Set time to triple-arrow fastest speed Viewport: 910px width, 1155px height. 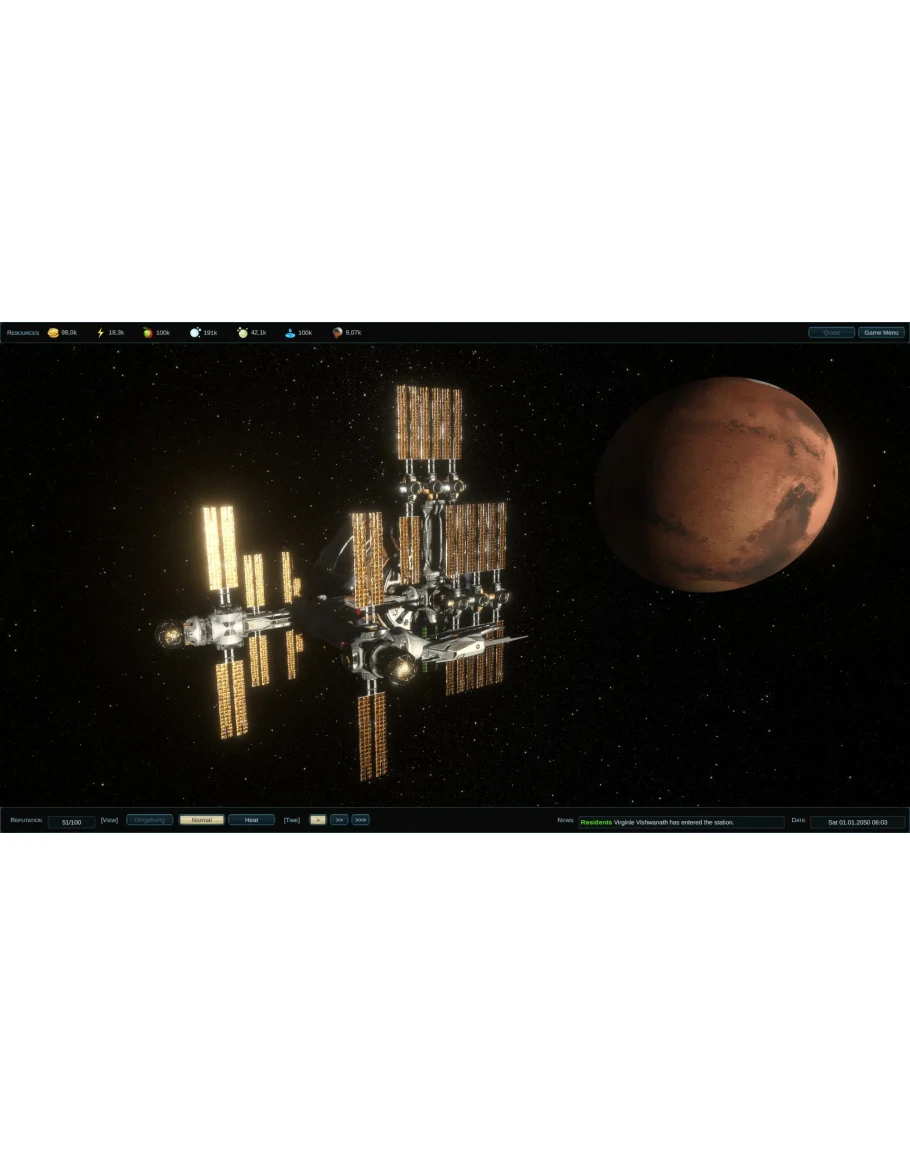pyautogui.click(x=361, y=820)
